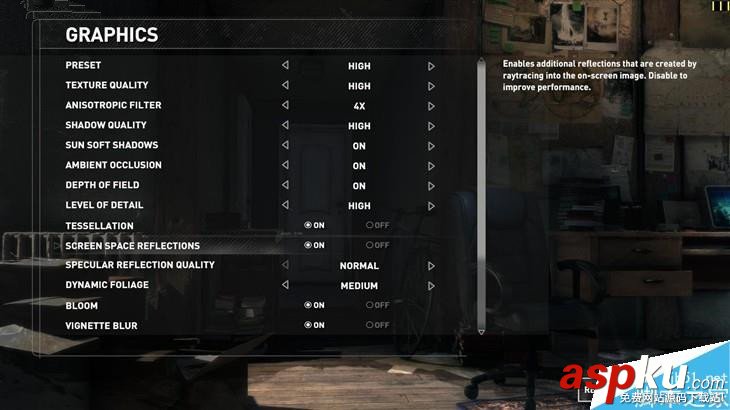Viewport: 730px width, 410px height.
Task: Raise Anisotropic Filter with the right arrow
Action: point(431,106)
